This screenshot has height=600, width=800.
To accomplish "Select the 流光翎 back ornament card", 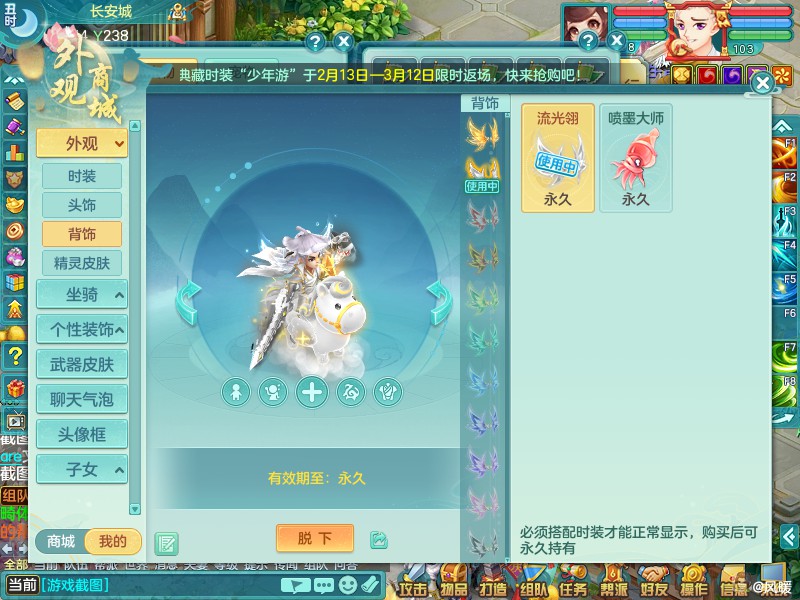I will pos(557,158).
